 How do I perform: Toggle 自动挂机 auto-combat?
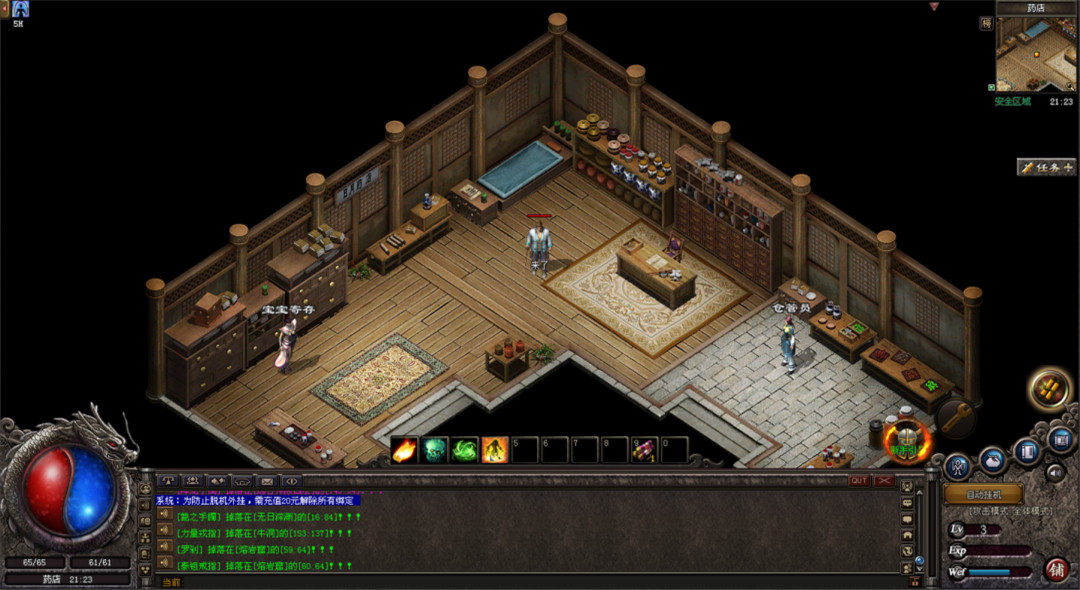coord(983,494)
